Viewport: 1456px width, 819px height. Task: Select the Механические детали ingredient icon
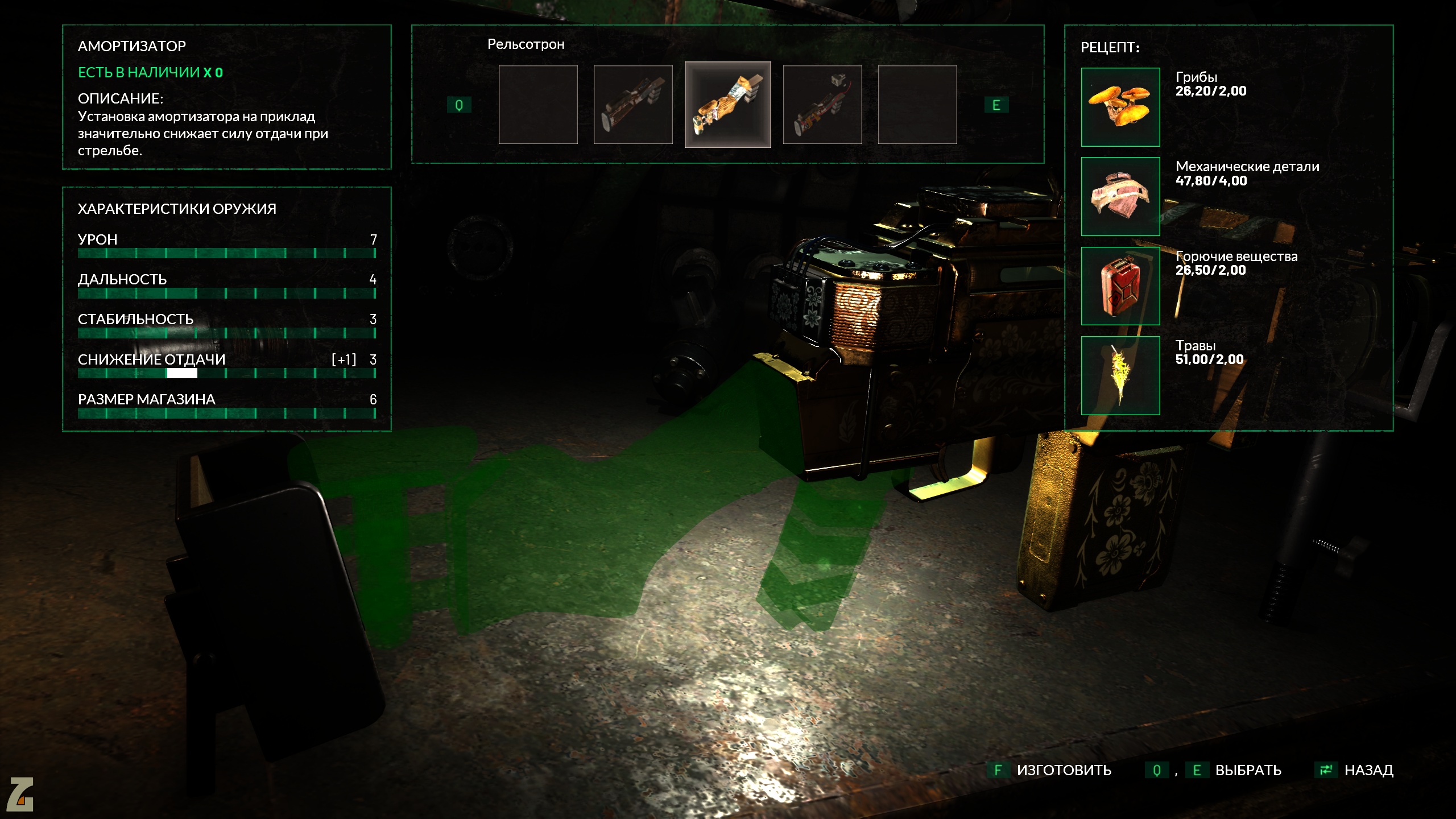click(x=1120, y=196)
